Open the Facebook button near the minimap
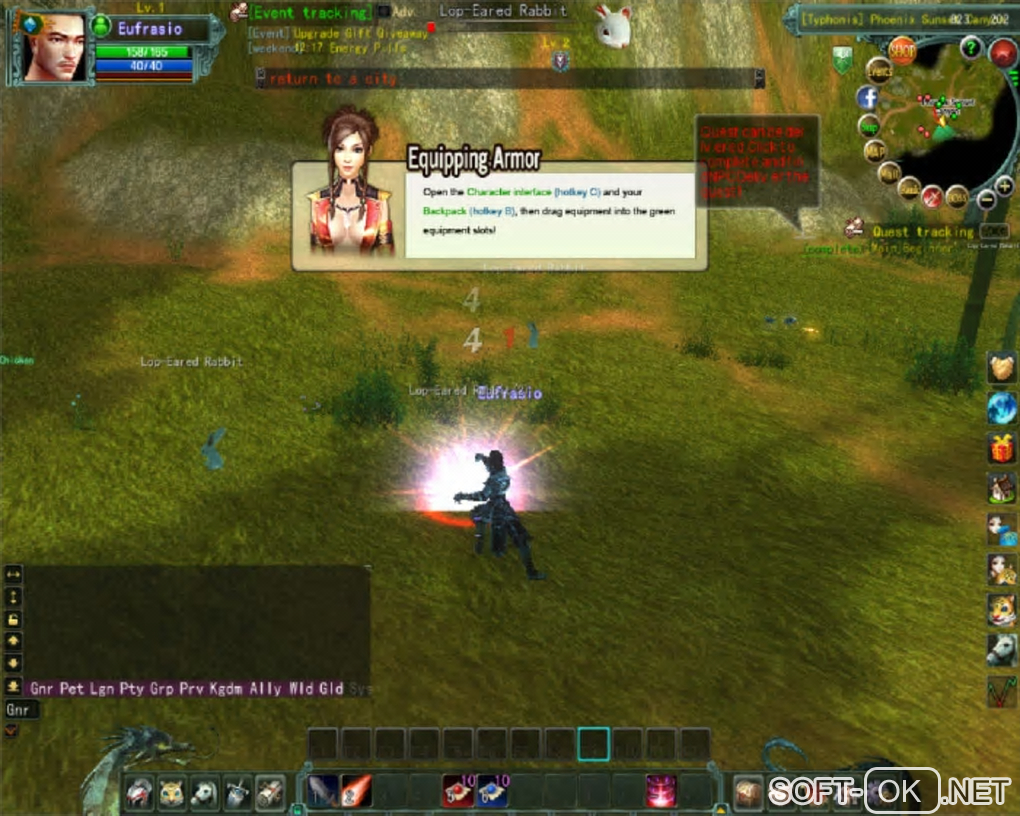 tap(866, 98)
